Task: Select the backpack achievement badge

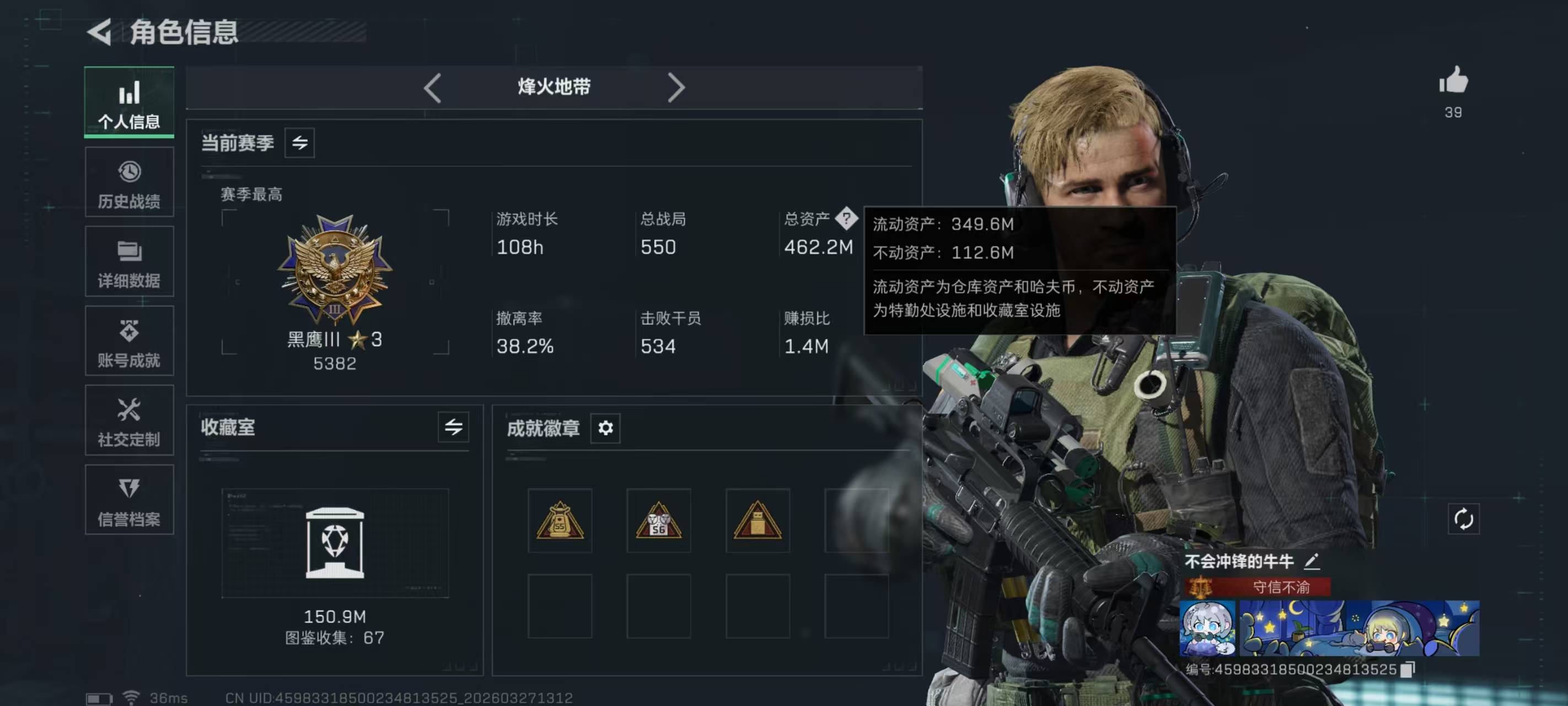Action: [x=560, y=521]
